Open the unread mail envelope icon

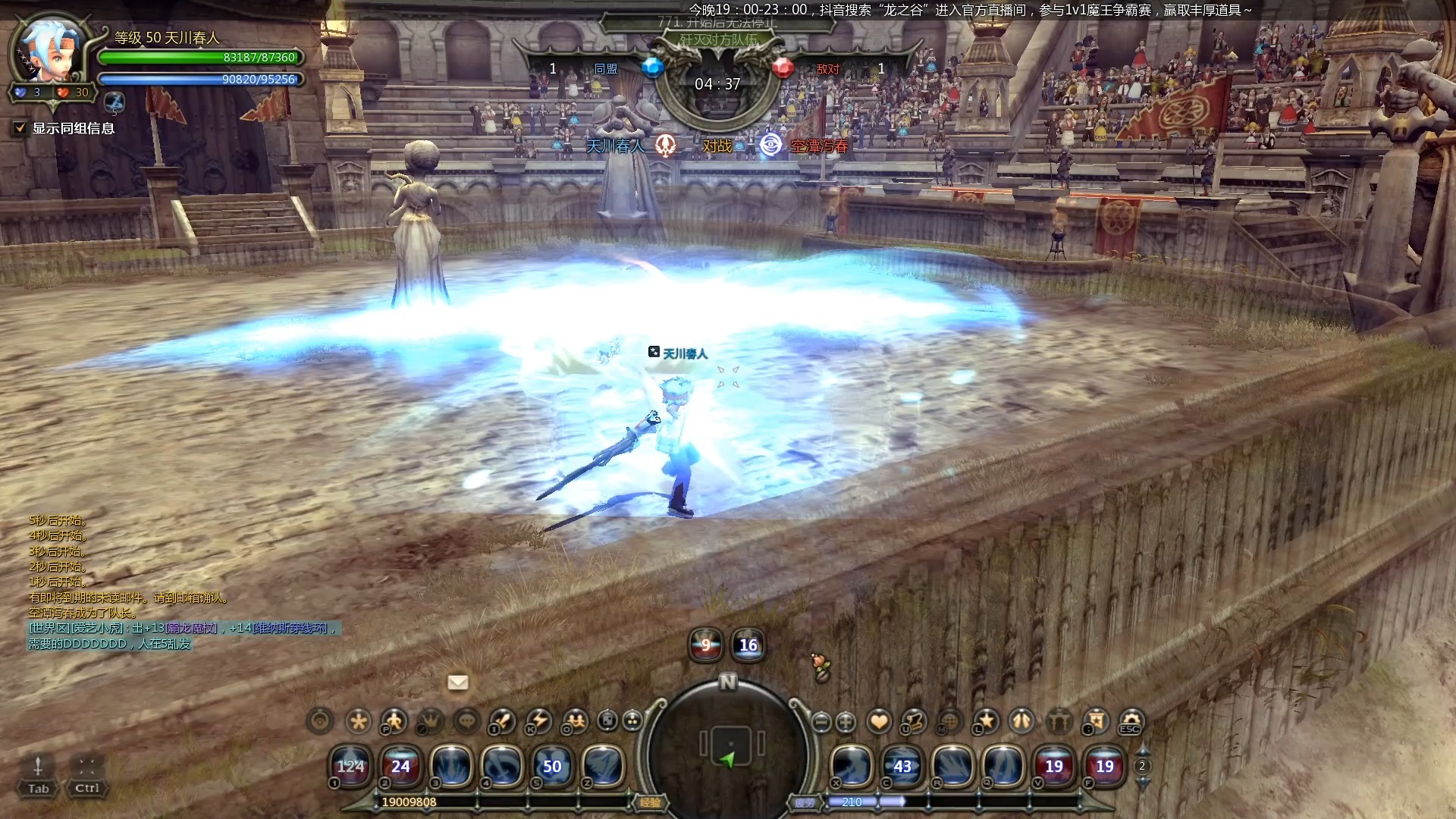coord(458,682)
